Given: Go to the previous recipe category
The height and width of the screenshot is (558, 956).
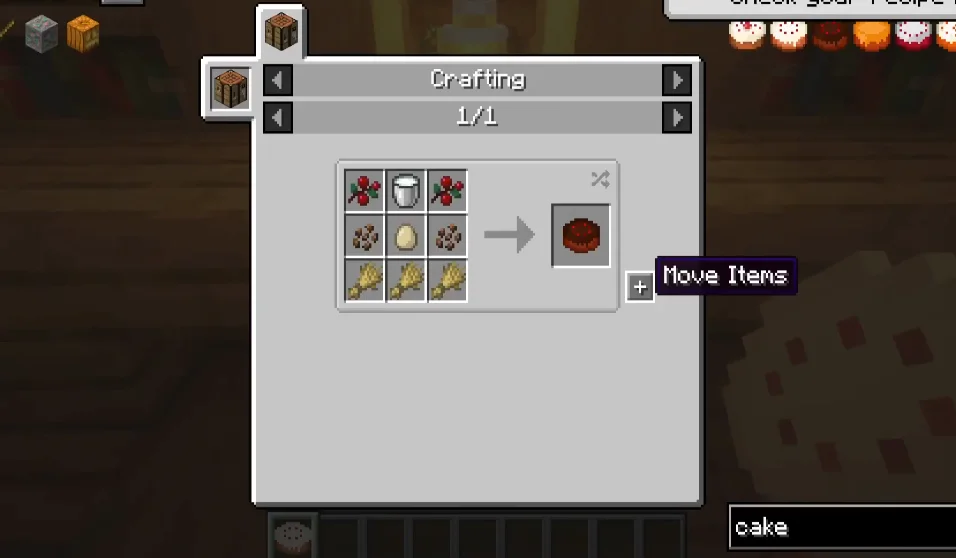Looking at the screenshot, I should pyautogui.click(x=278, y=80).
